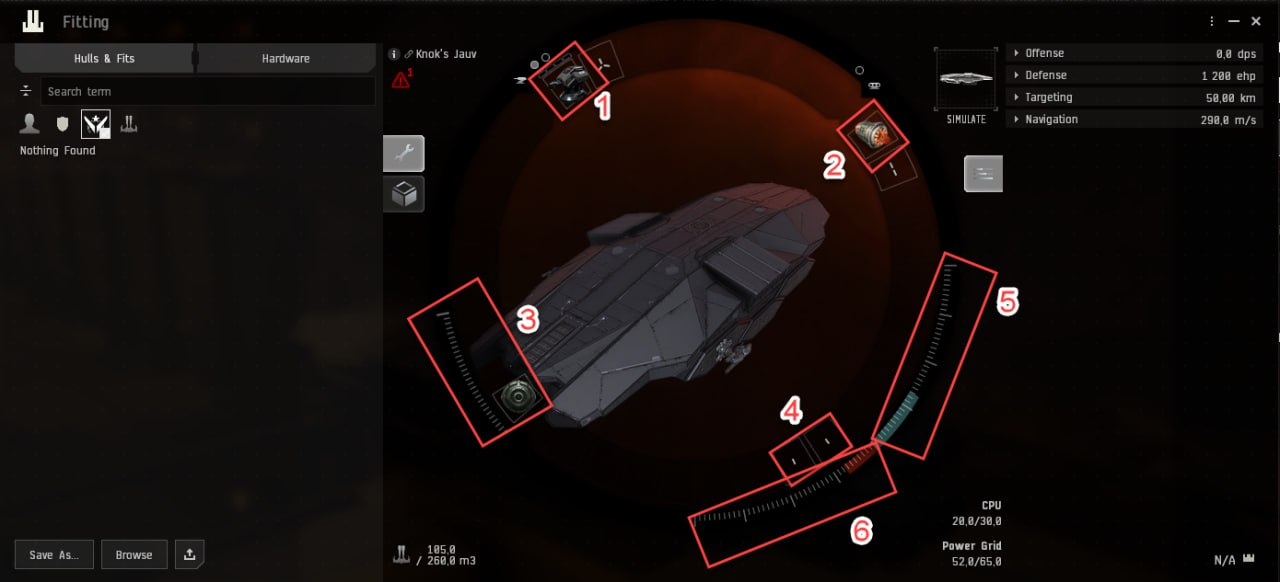Viewport: 1280px width, 582px height.
Task: Select the wrench fitting mode button
Action: point(404,153)
